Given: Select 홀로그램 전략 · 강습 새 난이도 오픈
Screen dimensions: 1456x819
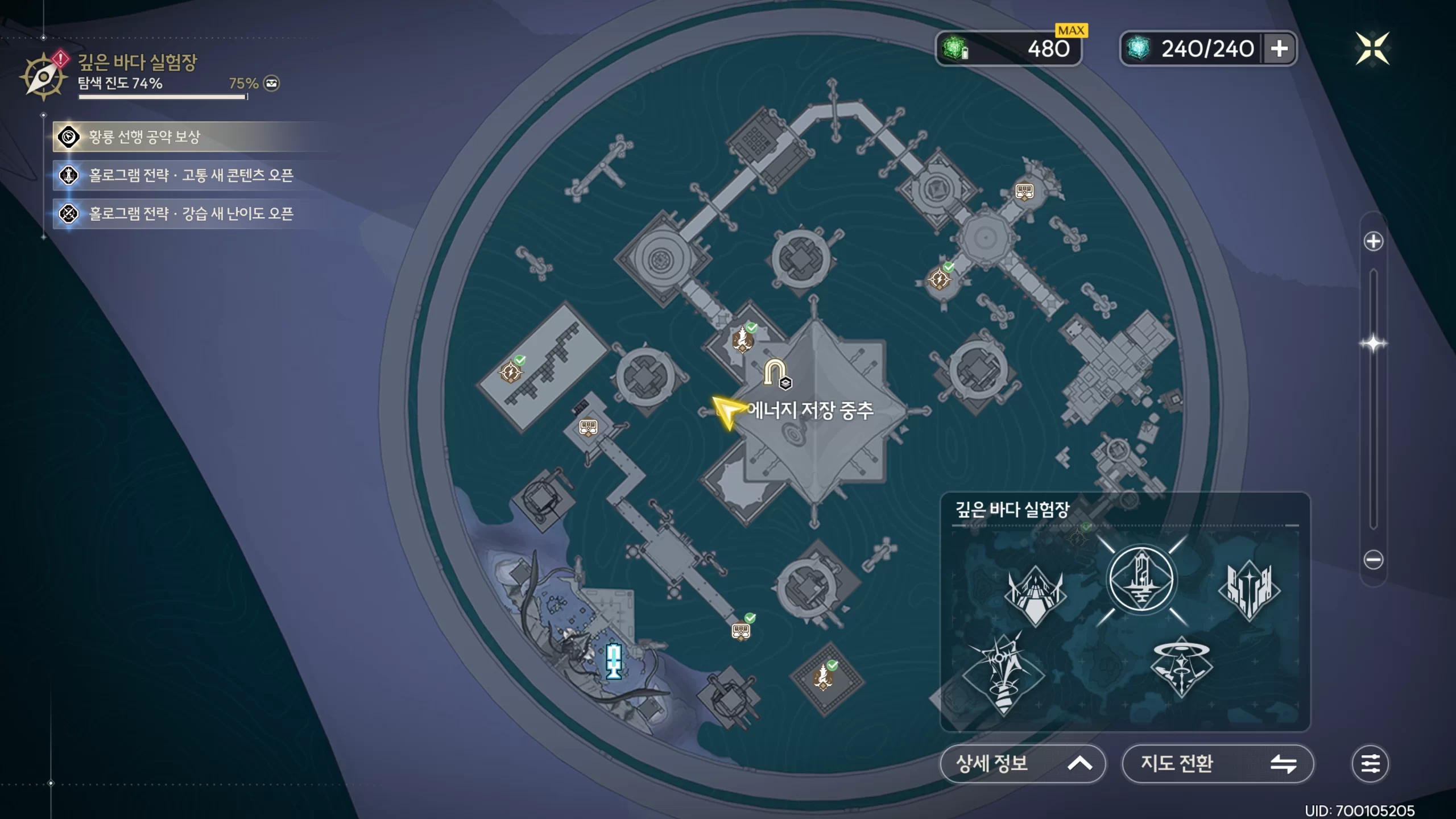Looking at the screenshot, I should 191,214.
